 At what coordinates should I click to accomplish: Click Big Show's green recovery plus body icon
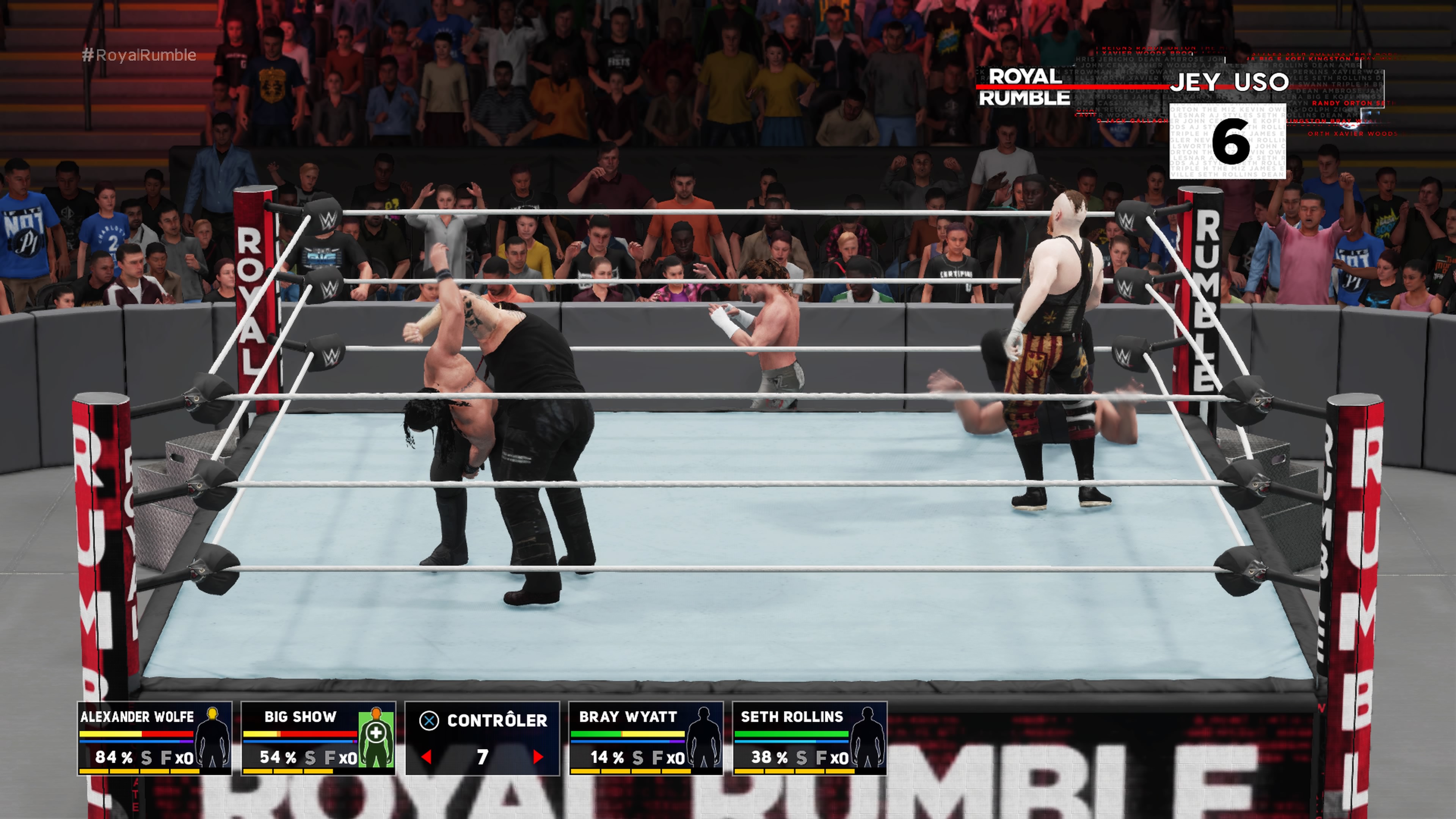click(x=379, y=735)
